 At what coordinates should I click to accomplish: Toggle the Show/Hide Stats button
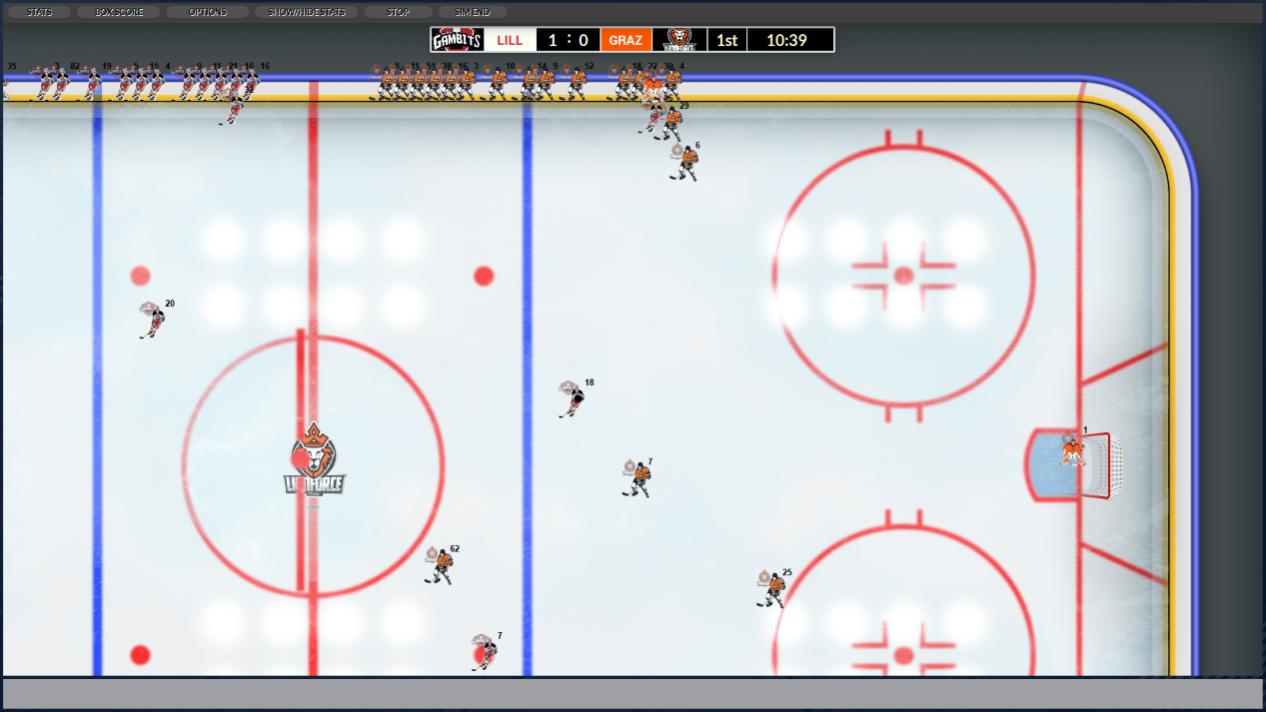(306, 12)
